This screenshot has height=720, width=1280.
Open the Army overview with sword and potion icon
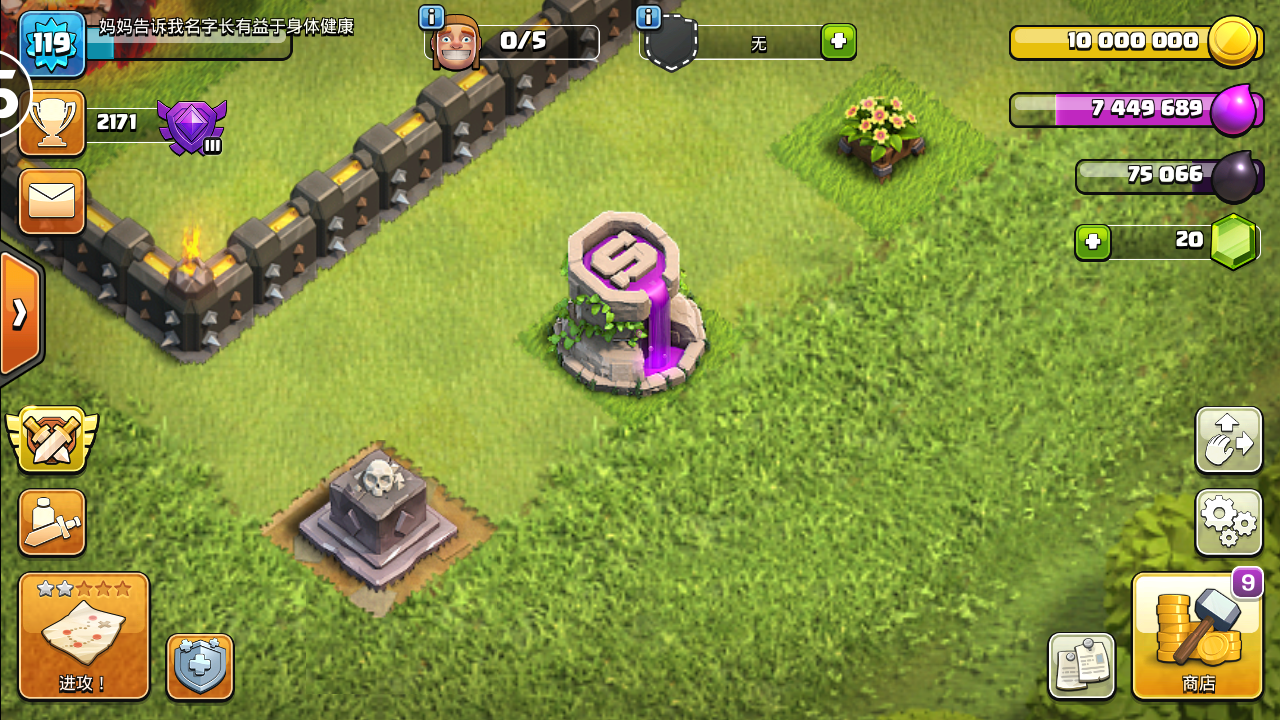pyautogui.click(x=51, y=522)
